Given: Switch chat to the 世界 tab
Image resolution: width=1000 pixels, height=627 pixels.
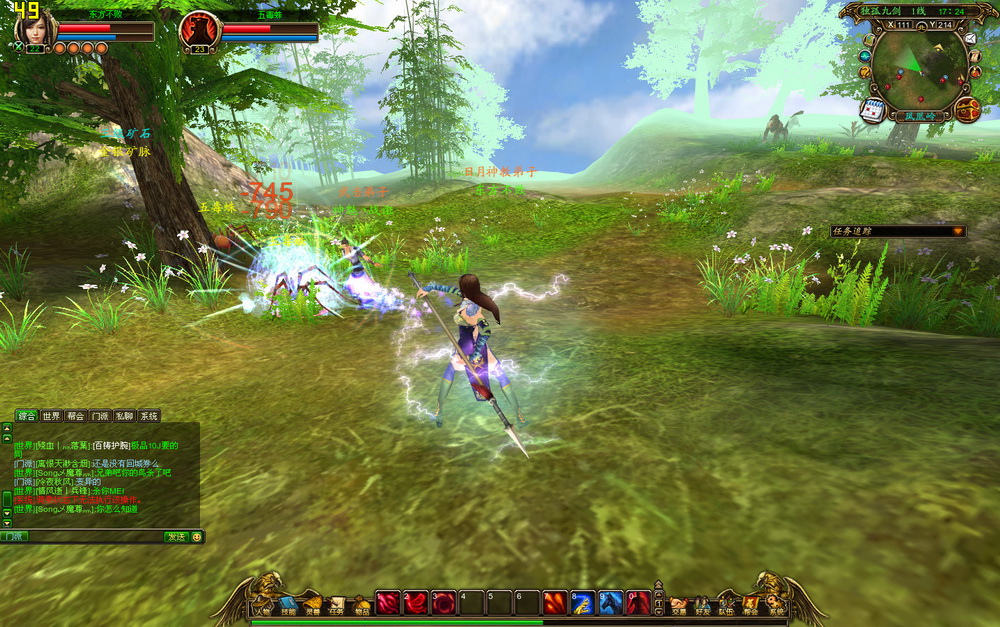Looking at the screenshot, I should [51, 416].
